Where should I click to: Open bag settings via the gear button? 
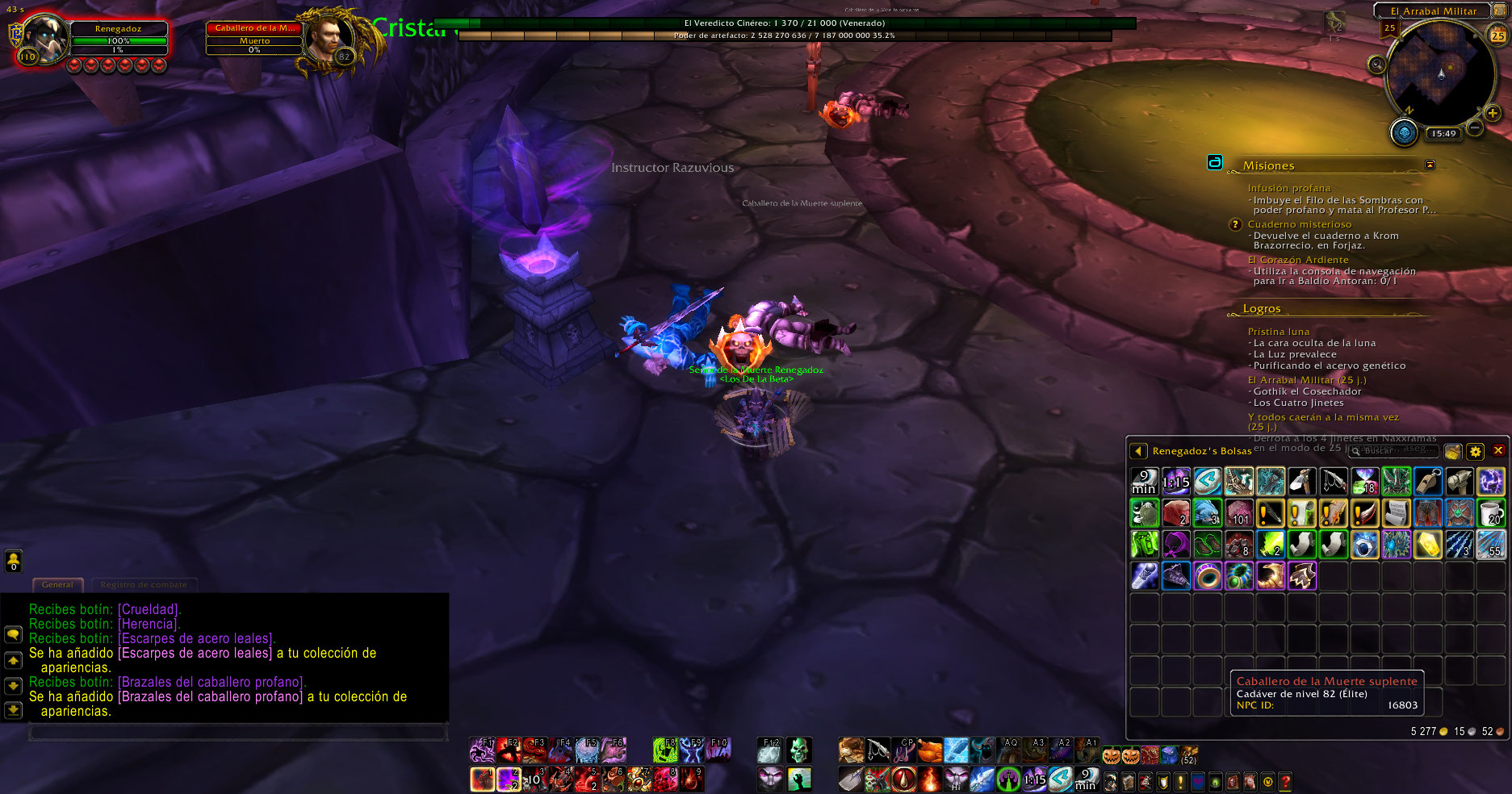(1476, 452)
